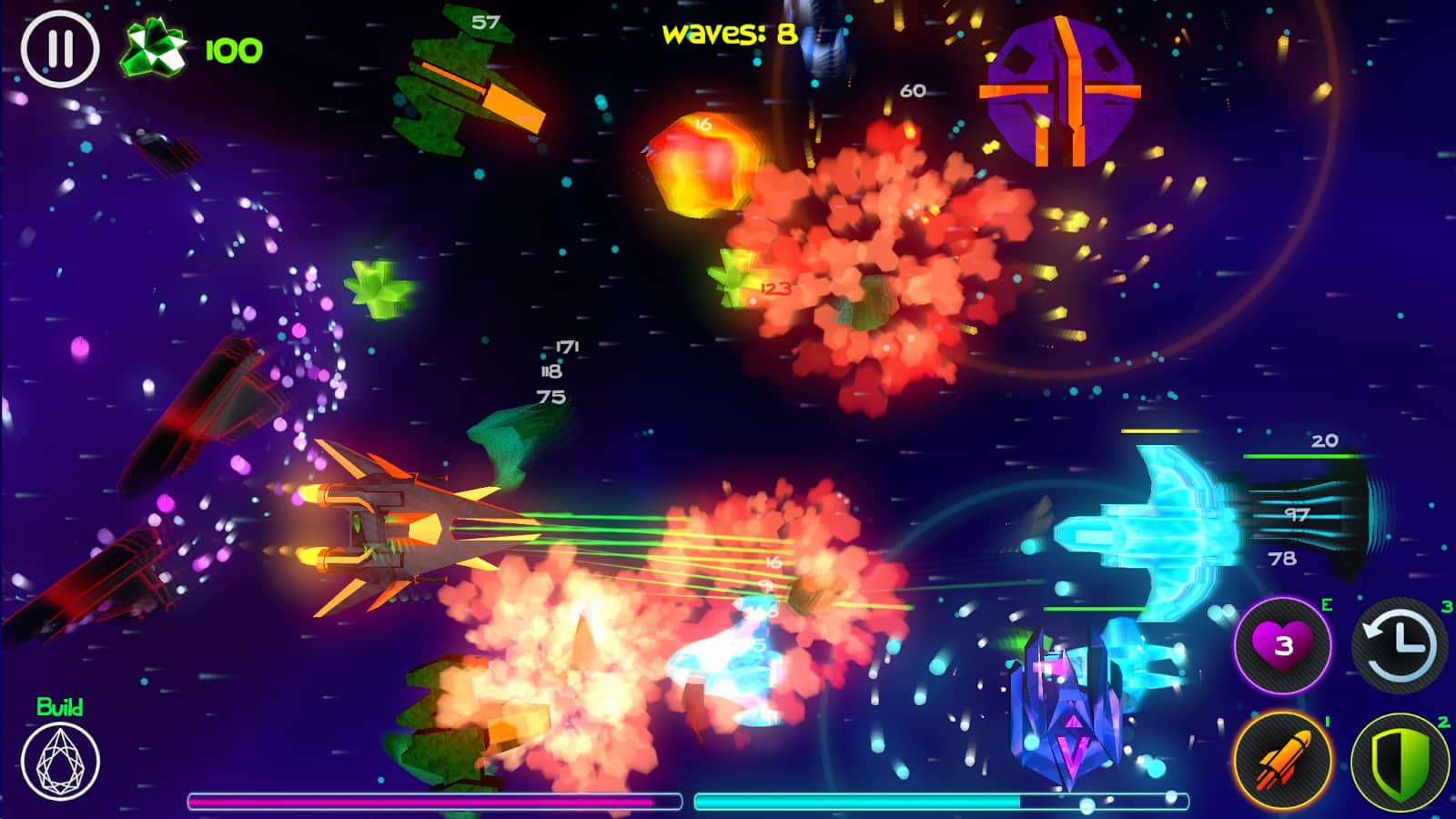Use the time rewind clock ability
This screenshot has height=819, width=1456.
tap(1400, 645)
